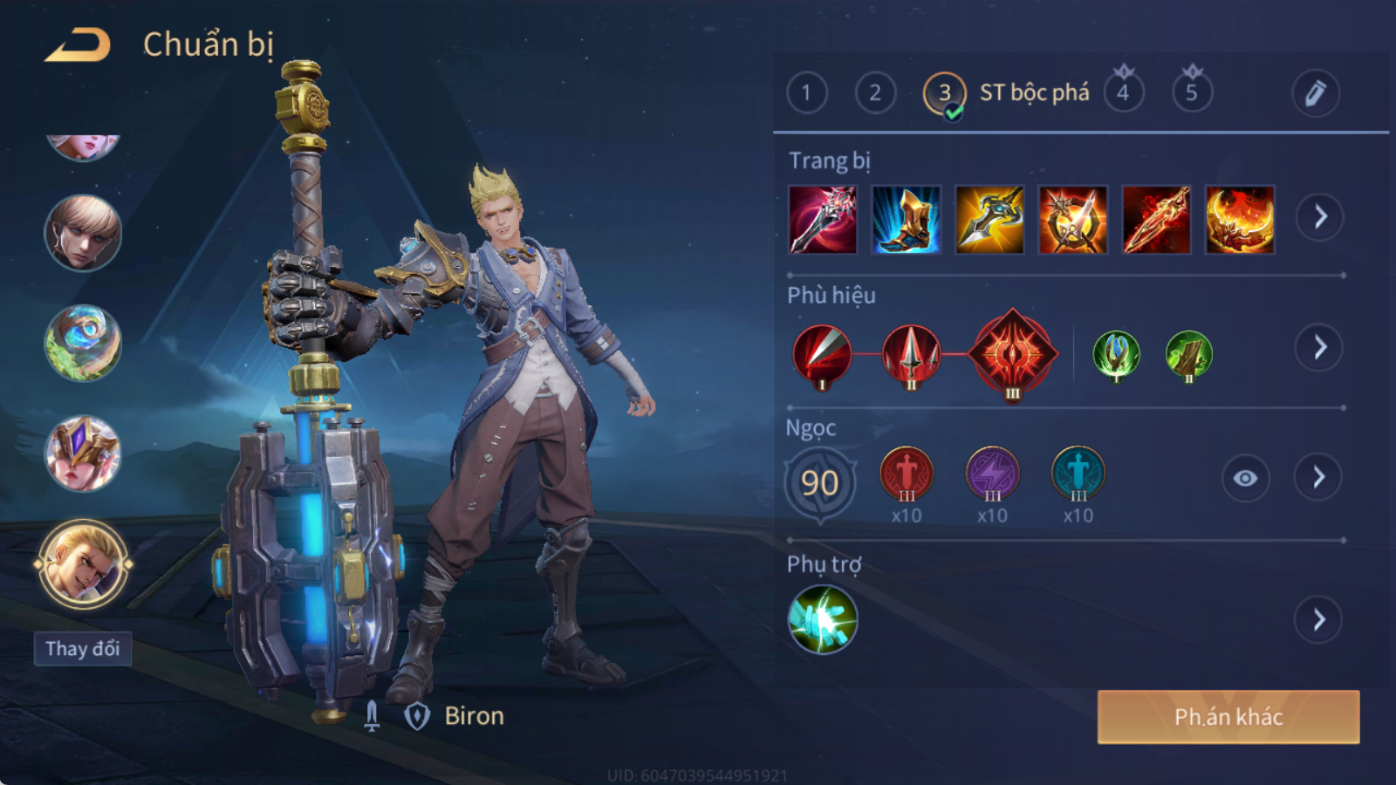Switch to build preset 2
The image size is (1396, 785).
[875, 94]
